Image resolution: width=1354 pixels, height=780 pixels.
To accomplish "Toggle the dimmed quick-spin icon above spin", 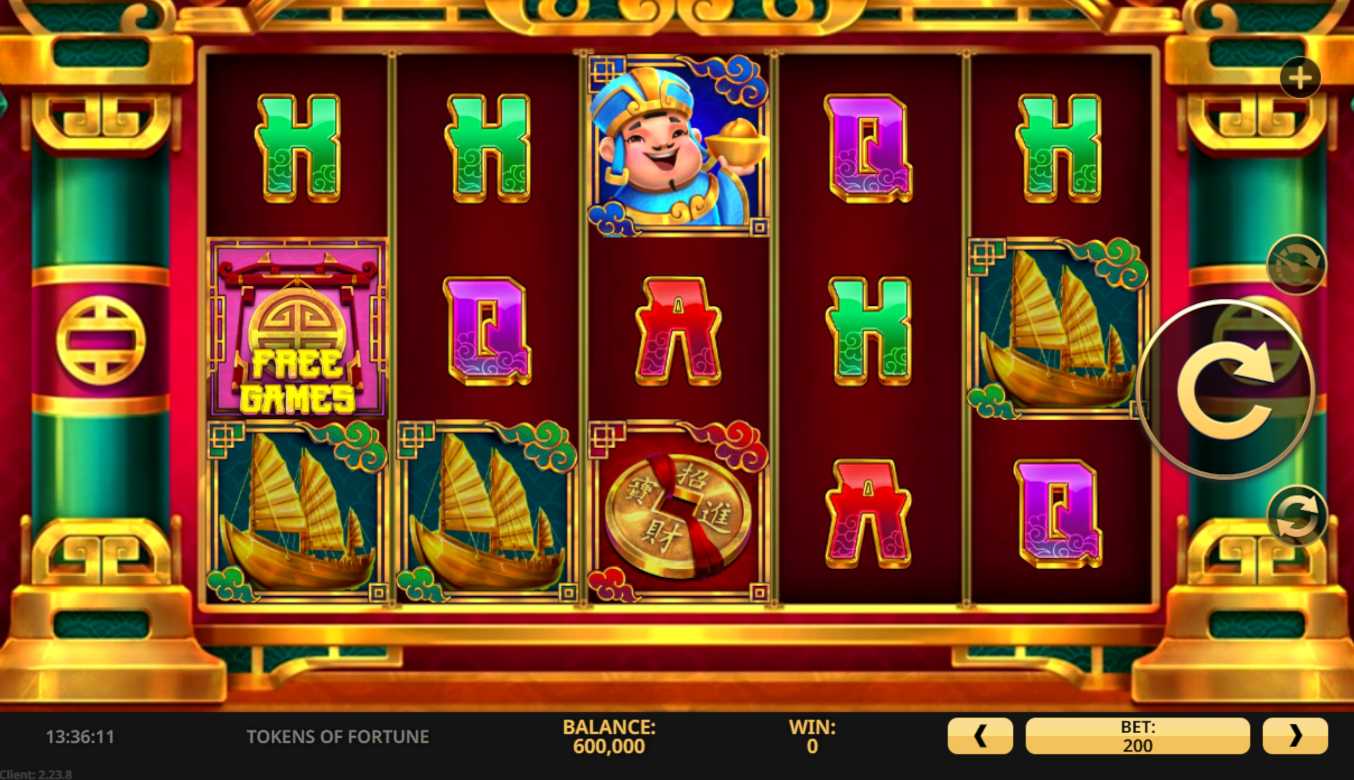I will (x=1296, y=265).
